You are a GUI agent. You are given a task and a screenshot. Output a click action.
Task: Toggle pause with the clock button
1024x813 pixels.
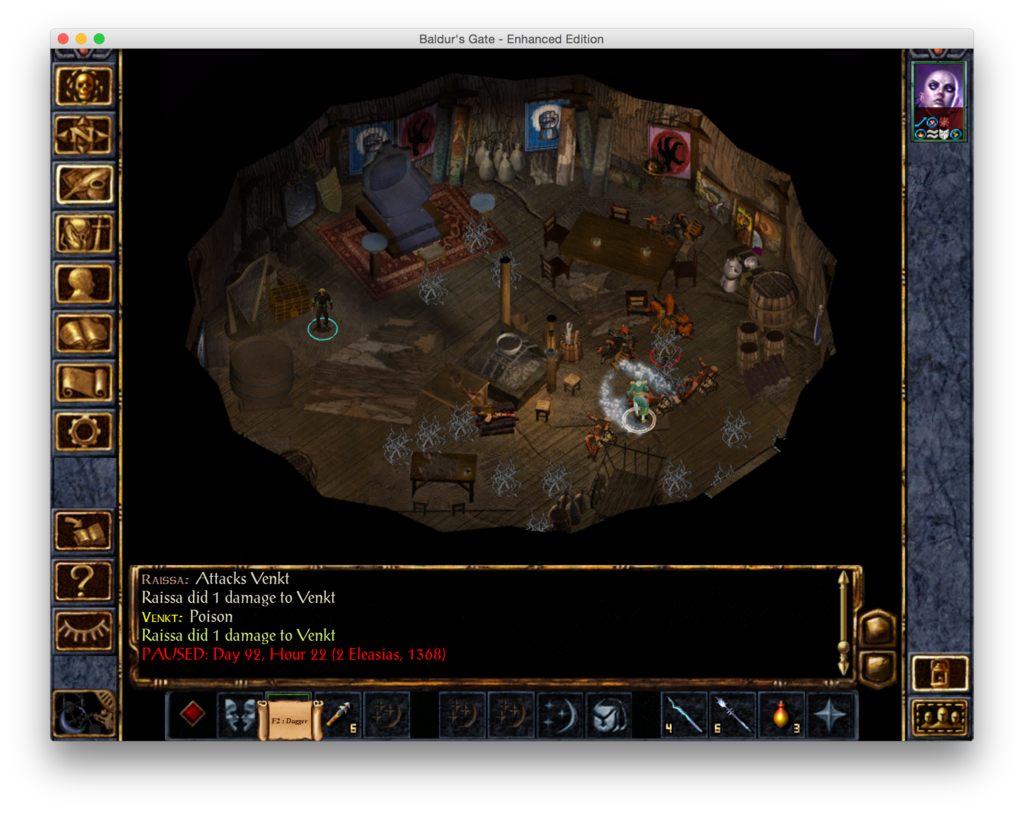tap(84, 711)
